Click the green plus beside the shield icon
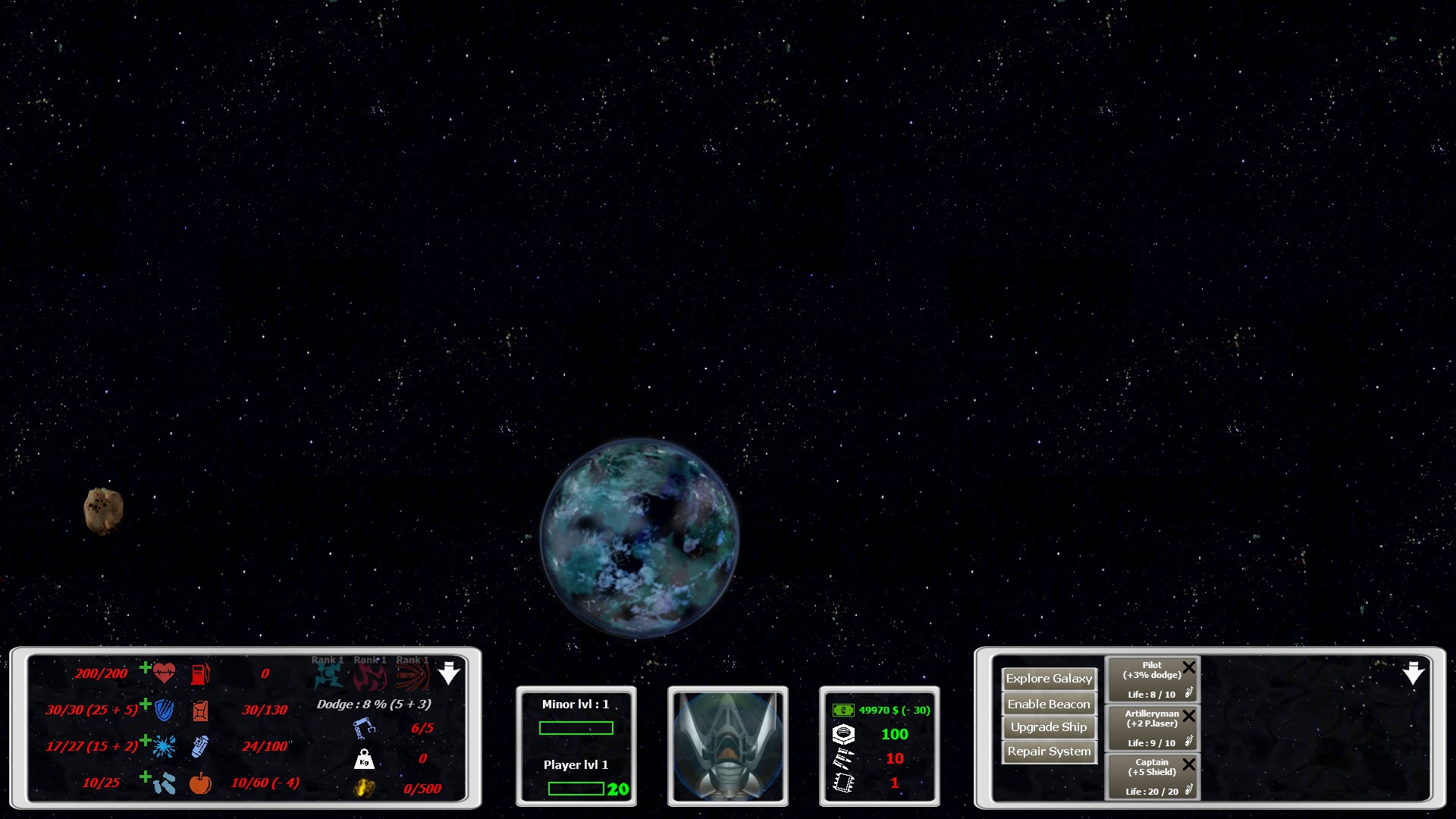Viewport: 1456px width, 819px height. click(x=145, y=704)
